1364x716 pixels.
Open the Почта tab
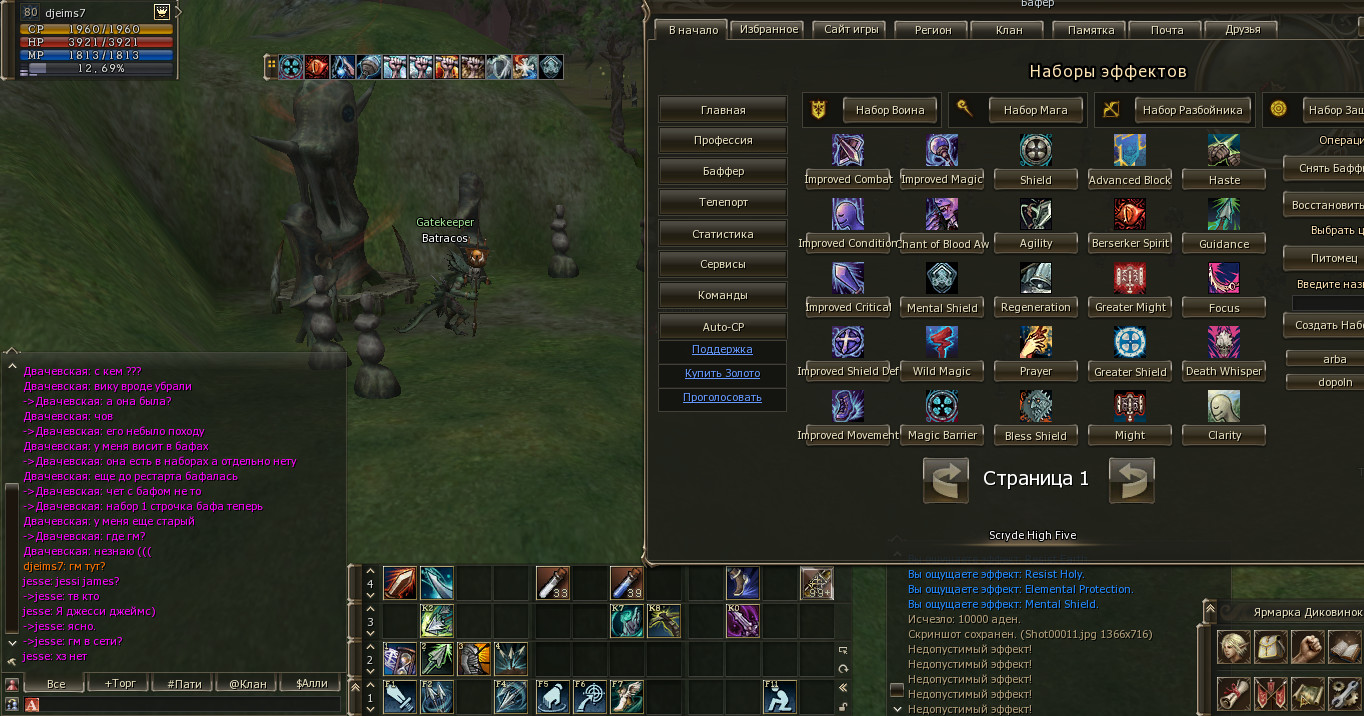point(1166,30)
